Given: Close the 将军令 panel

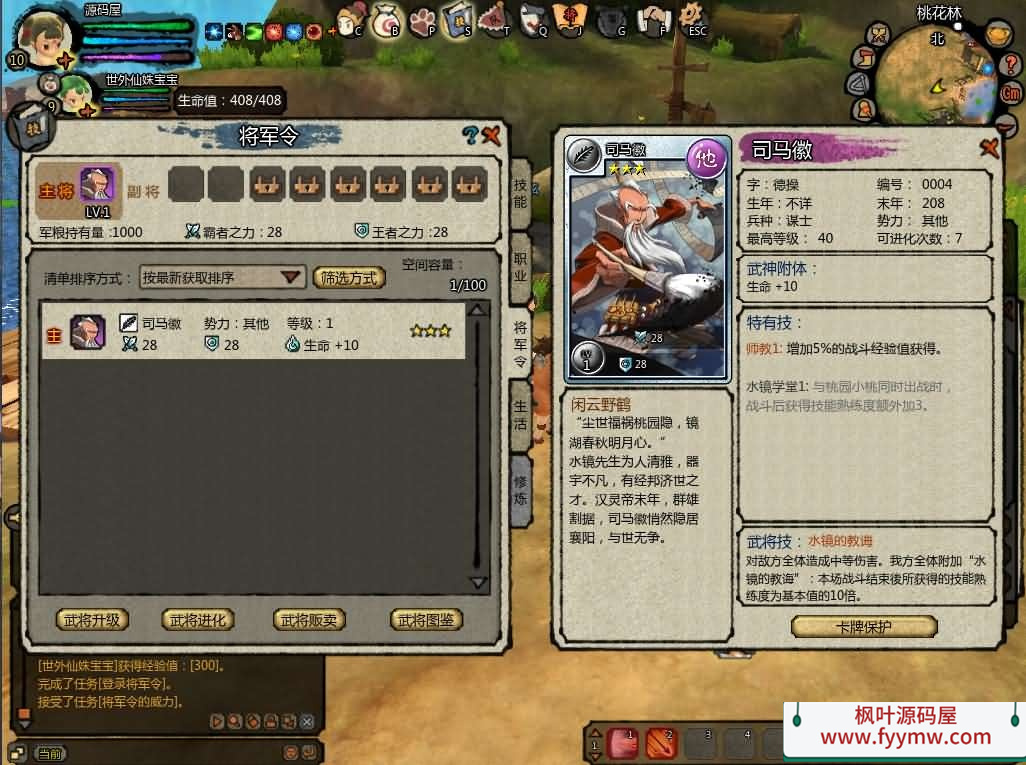Looking at the screenshot, I should [491, 136].
